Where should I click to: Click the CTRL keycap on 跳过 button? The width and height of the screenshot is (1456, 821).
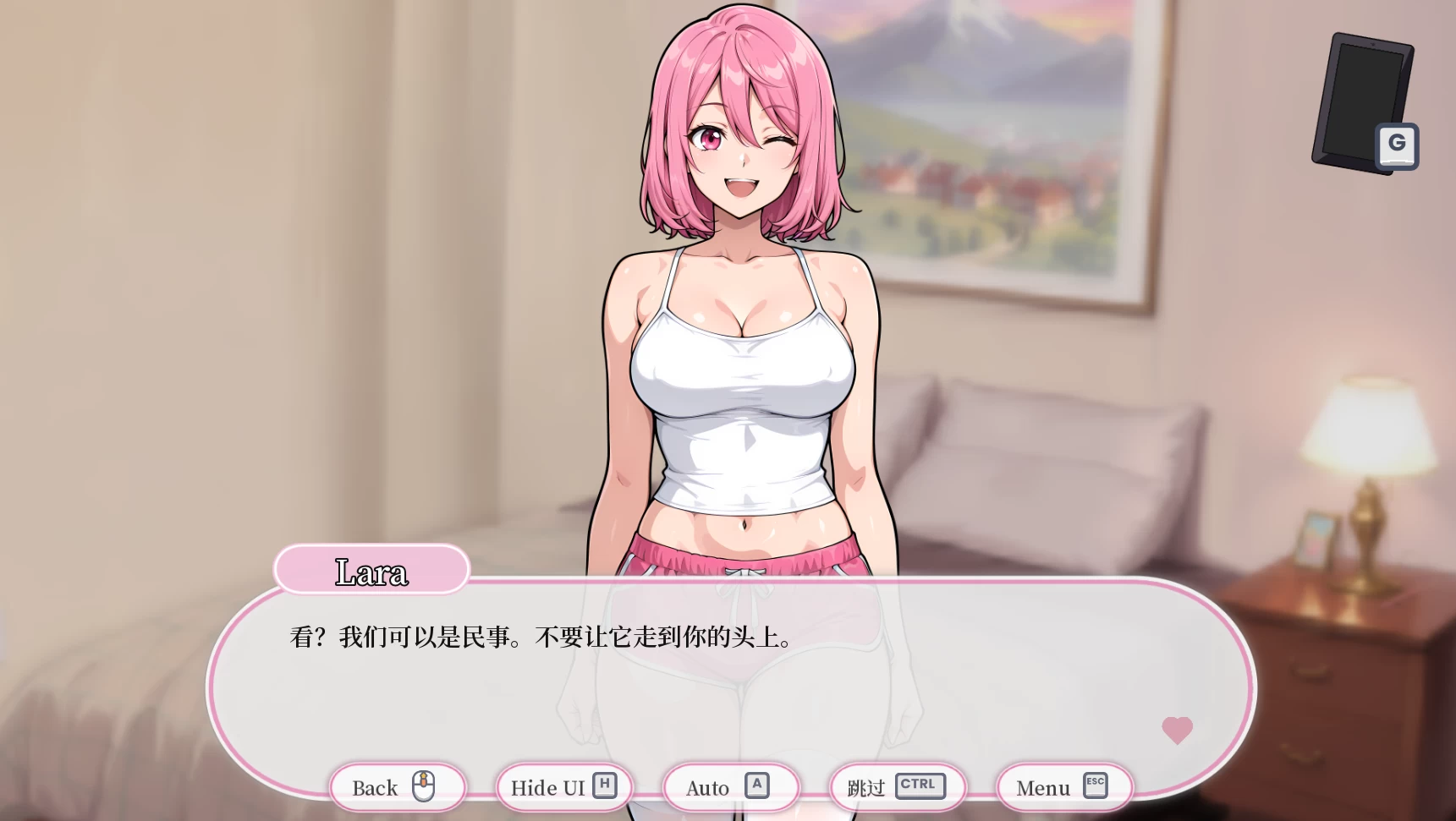tap(922, 785)
